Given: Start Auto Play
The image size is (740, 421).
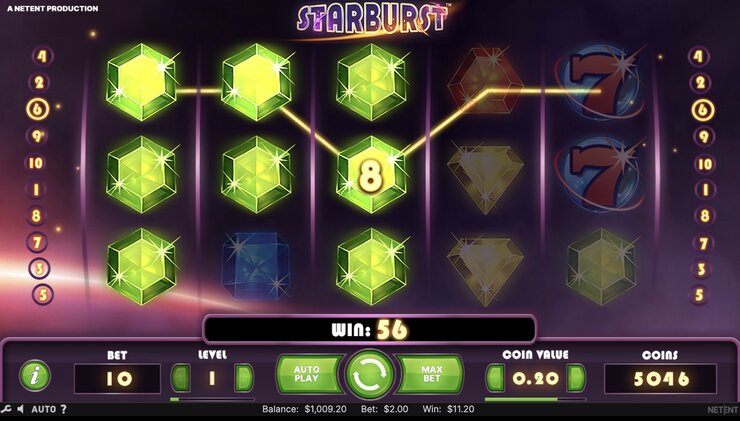Looking at the screenshot, I should click(x=307, y=375).
